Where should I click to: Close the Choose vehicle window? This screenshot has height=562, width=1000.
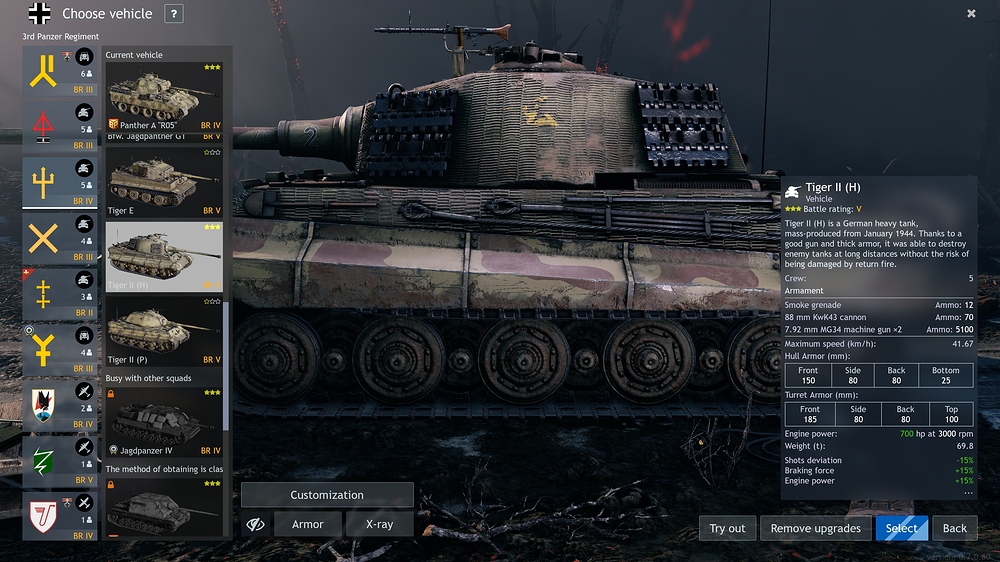(x=971, y=14)
